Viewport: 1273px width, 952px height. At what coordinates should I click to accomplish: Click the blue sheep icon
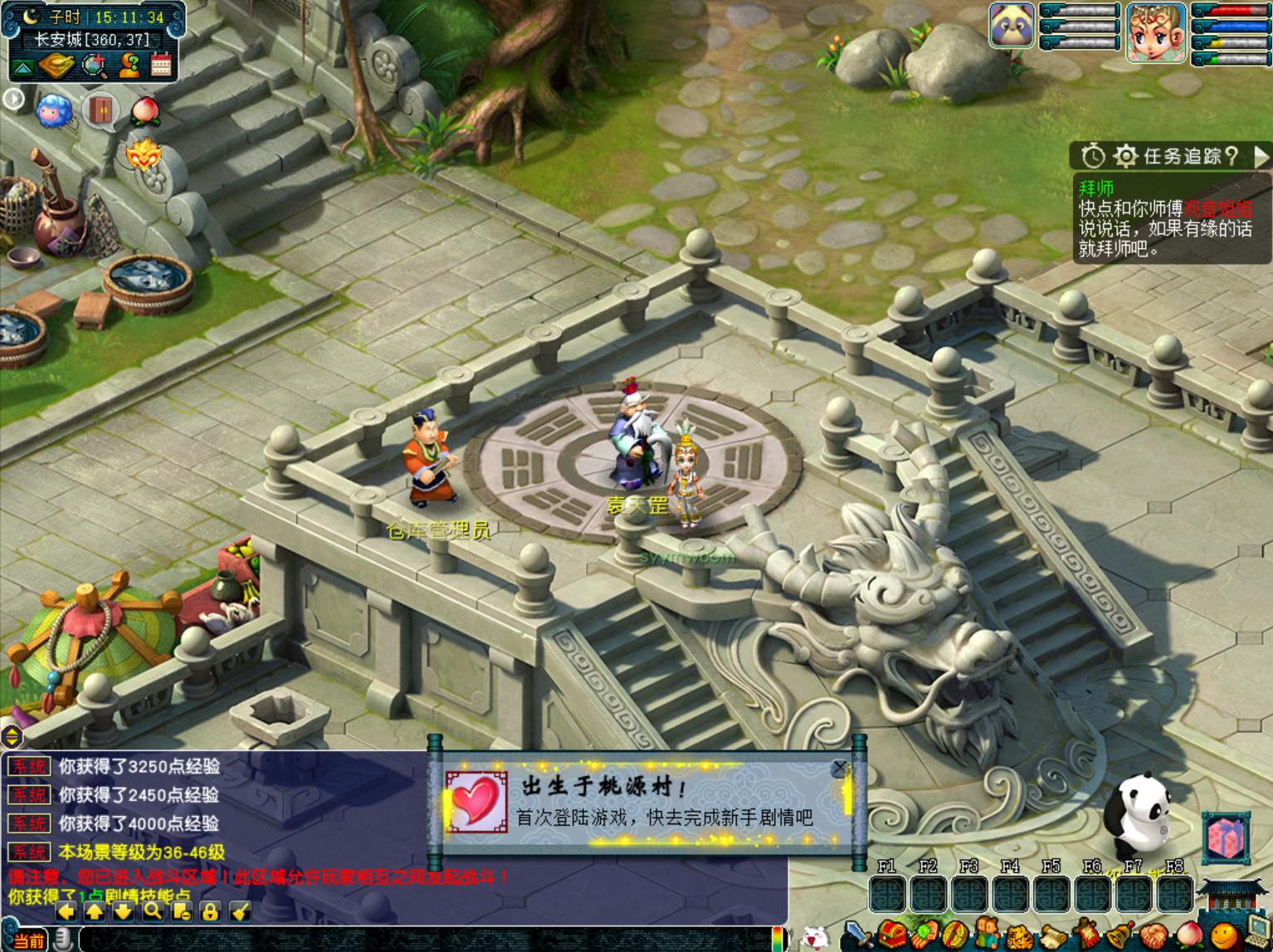pos(52,109)
